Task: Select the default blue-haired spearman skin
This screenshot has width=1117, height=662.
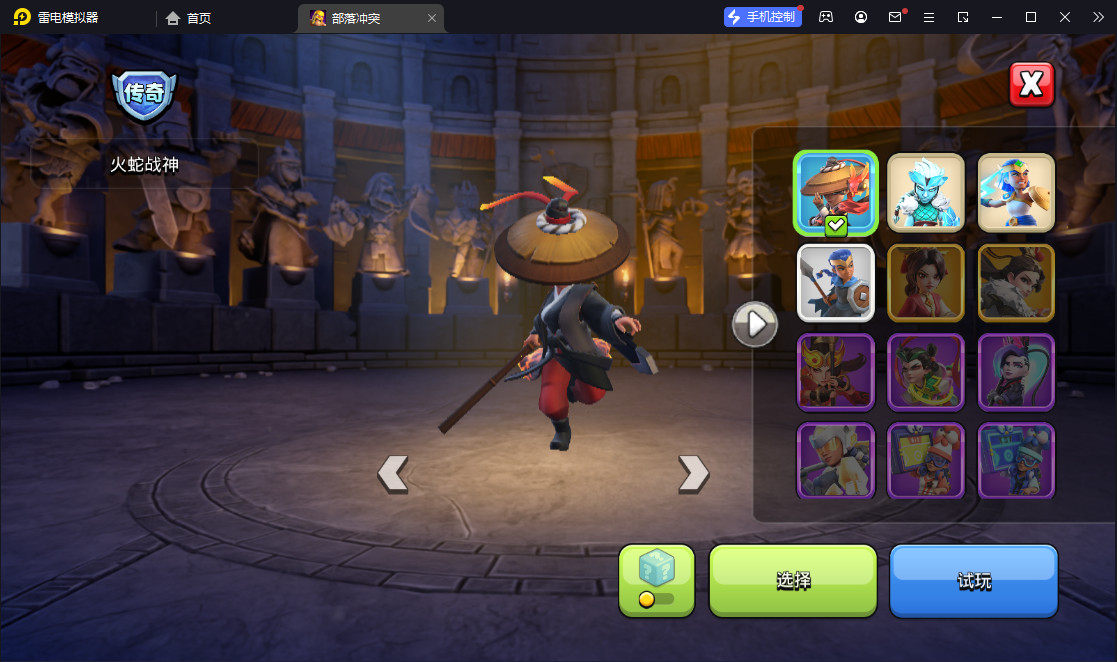Action: pyautogui.click(x=836, y=282)
